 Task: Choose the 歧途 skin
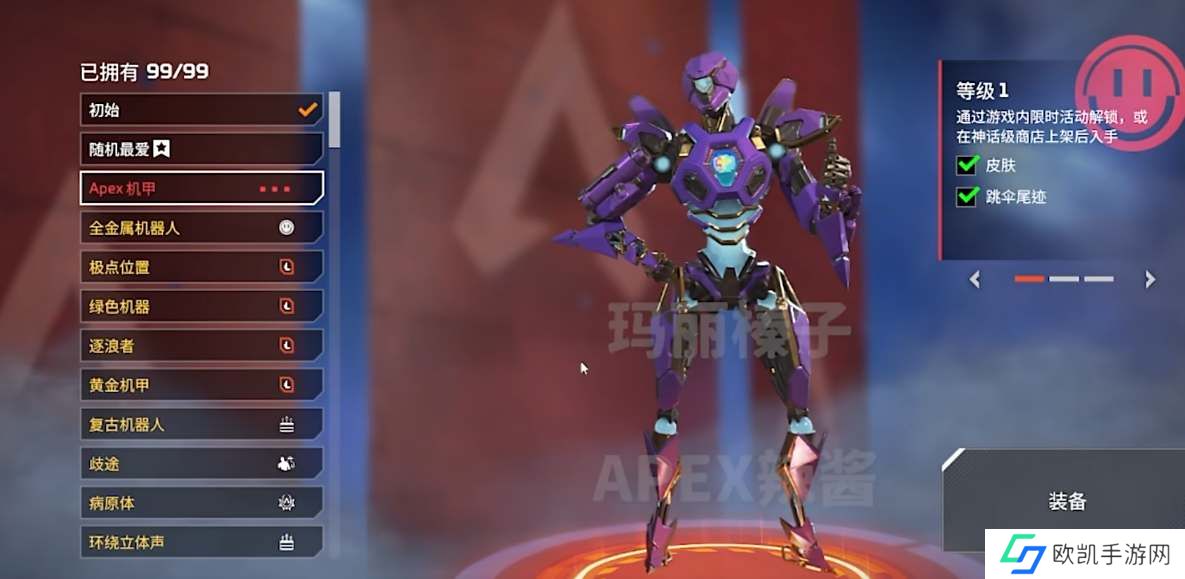coord(200,464)
